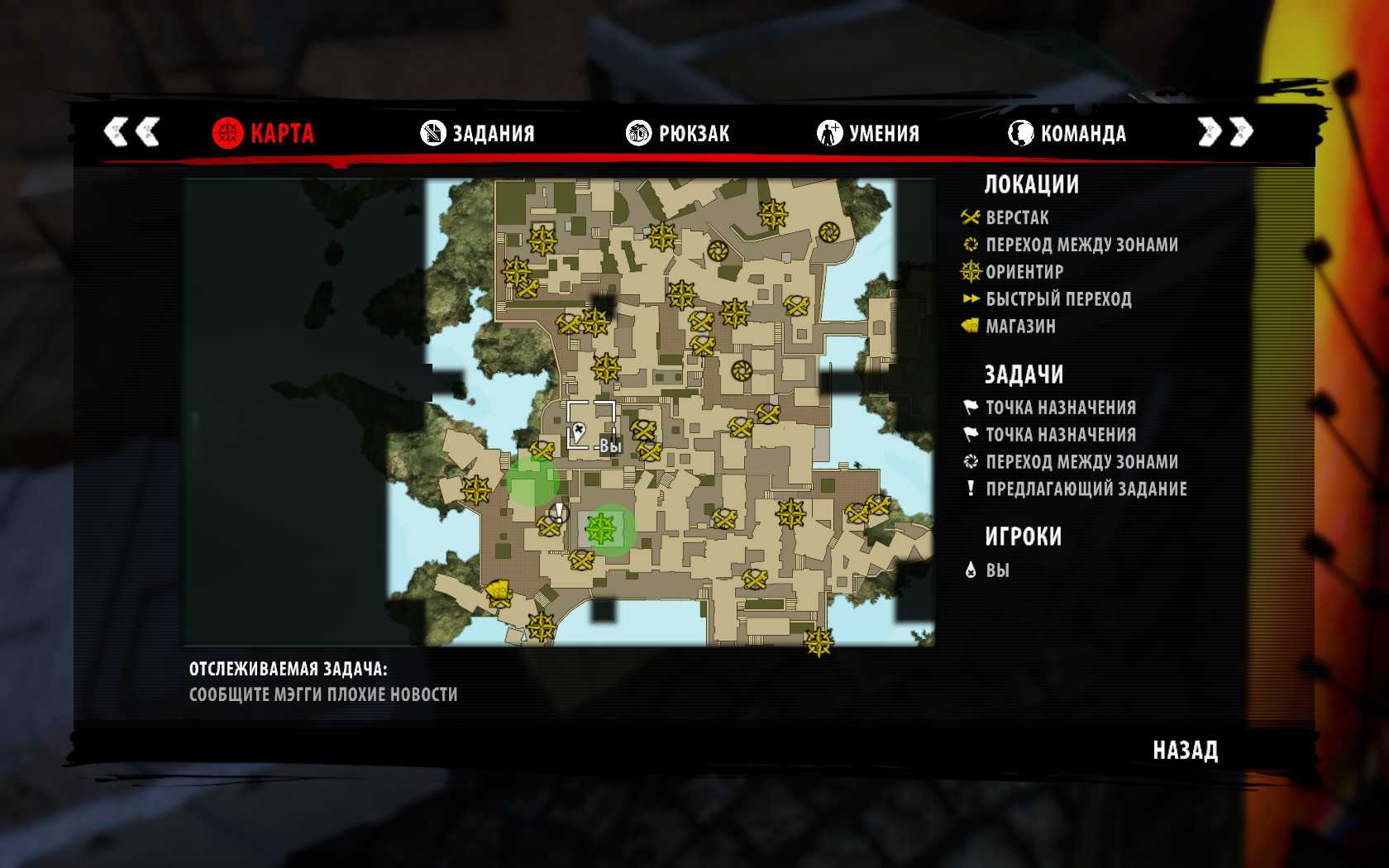Click the left double-arrow tab navigation
The height and width of the screenshot is (868, 1389).
[131, 131]
